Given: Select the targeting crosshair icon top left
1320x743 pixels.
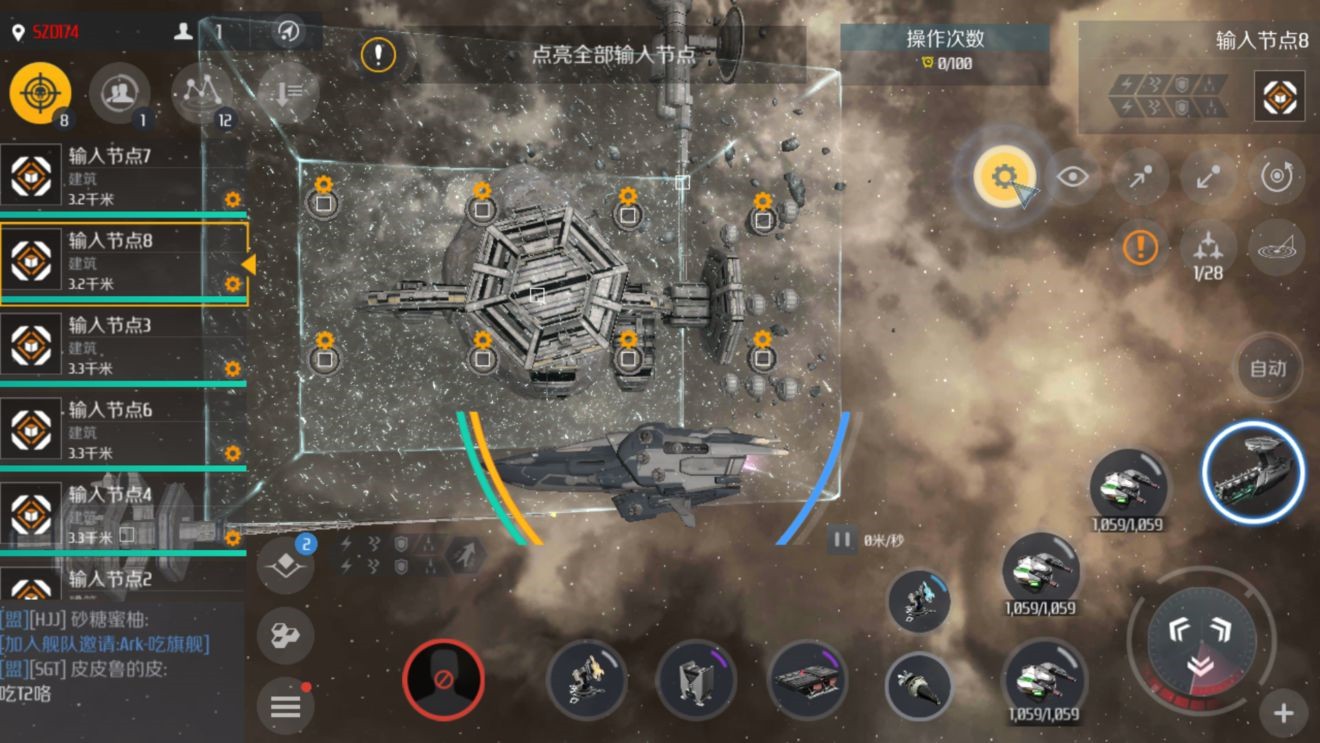Looking at the screenshot, I should 40,92.
